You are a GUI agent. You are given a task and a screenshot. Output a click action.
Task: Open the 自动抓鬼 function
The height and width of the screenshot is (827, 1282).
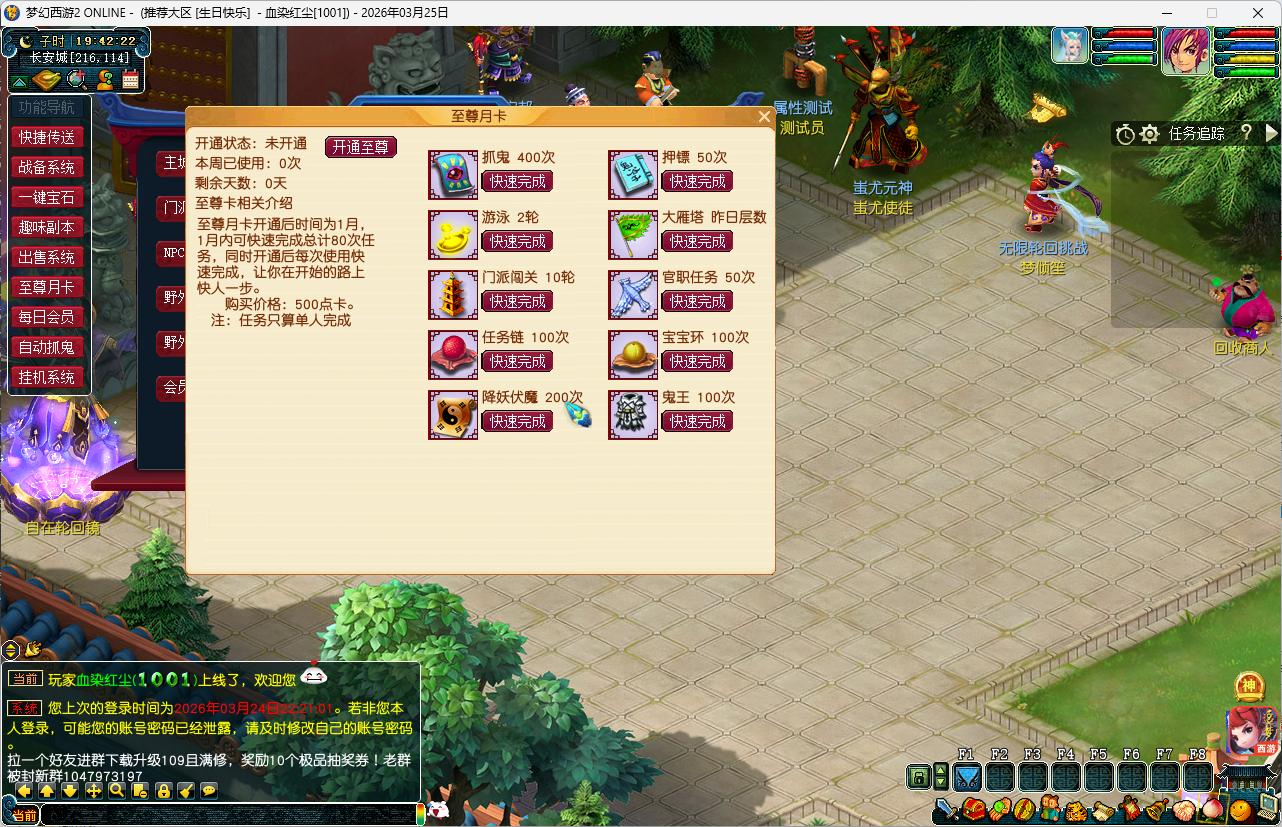pos(47,347)
